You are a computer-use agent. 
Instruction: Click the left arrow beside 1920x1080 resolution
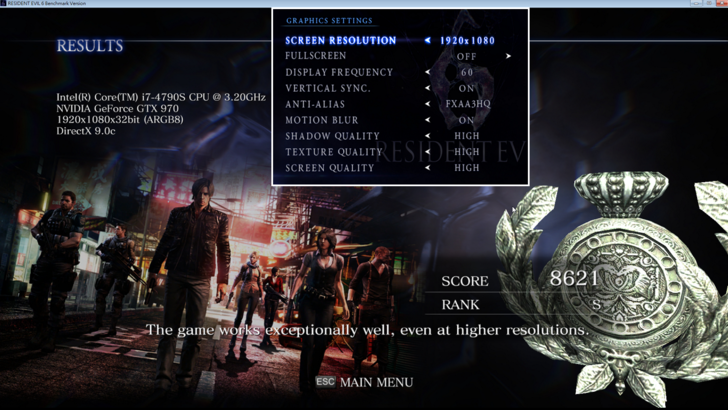pyautogui.click(x=428, y=41)
